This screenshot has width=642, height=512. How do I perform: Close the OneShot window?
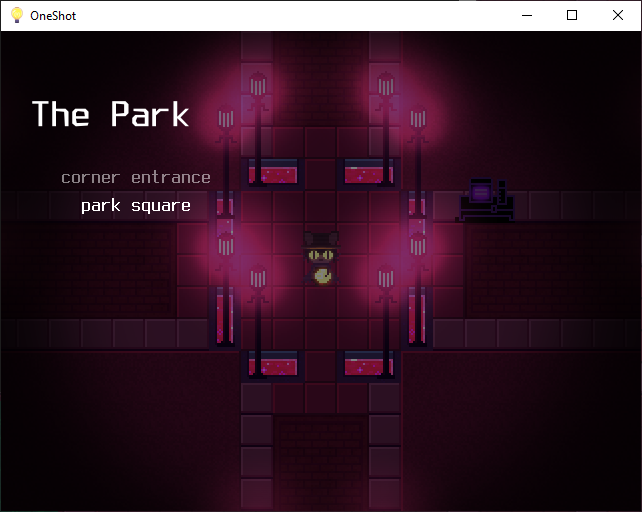pyautogui.click(x=618, y=15)
